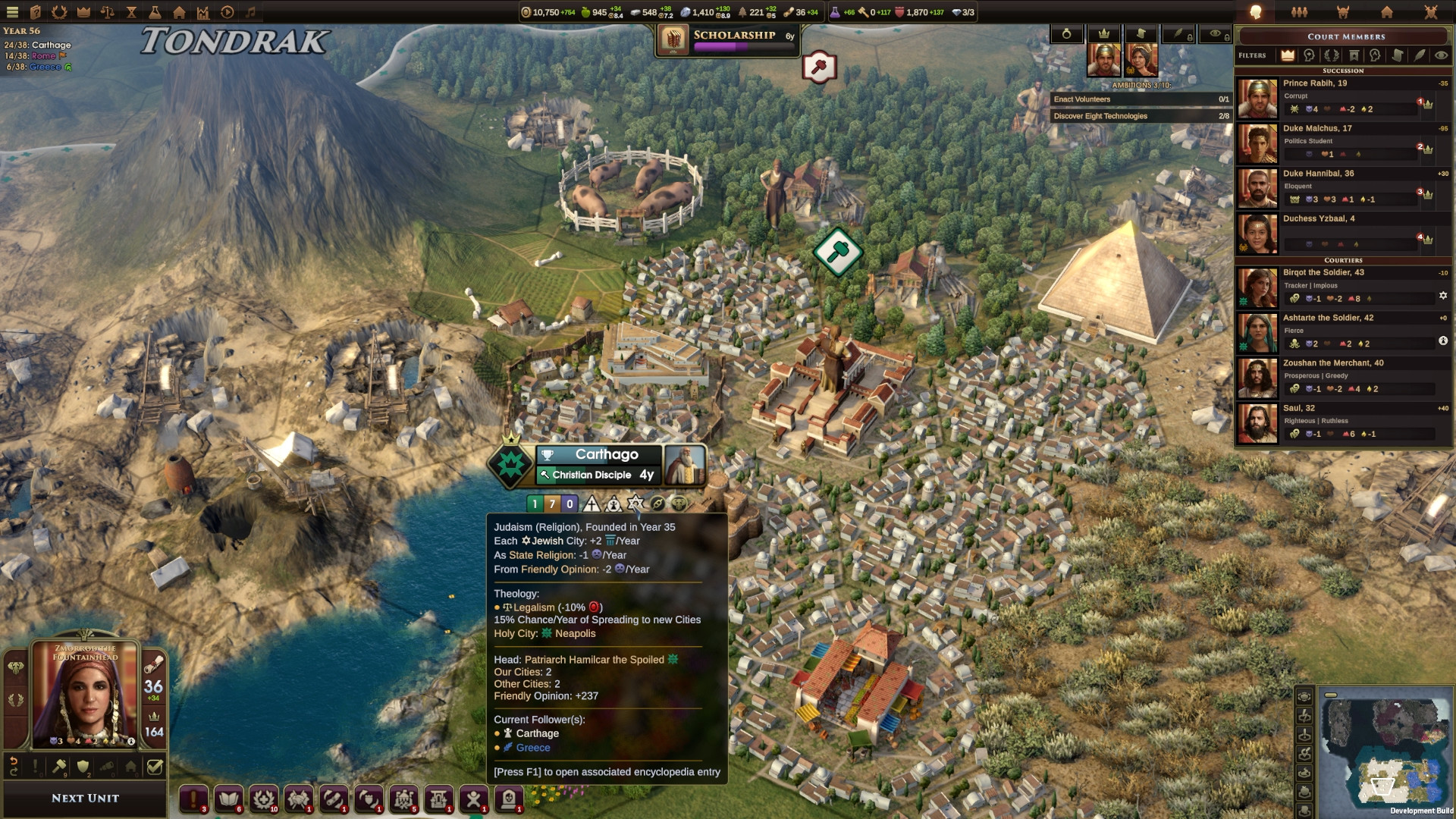Click the red exclamation notification icon bottom bar
The height and width of the screenshot is (819, 1456).
point(193,799)
